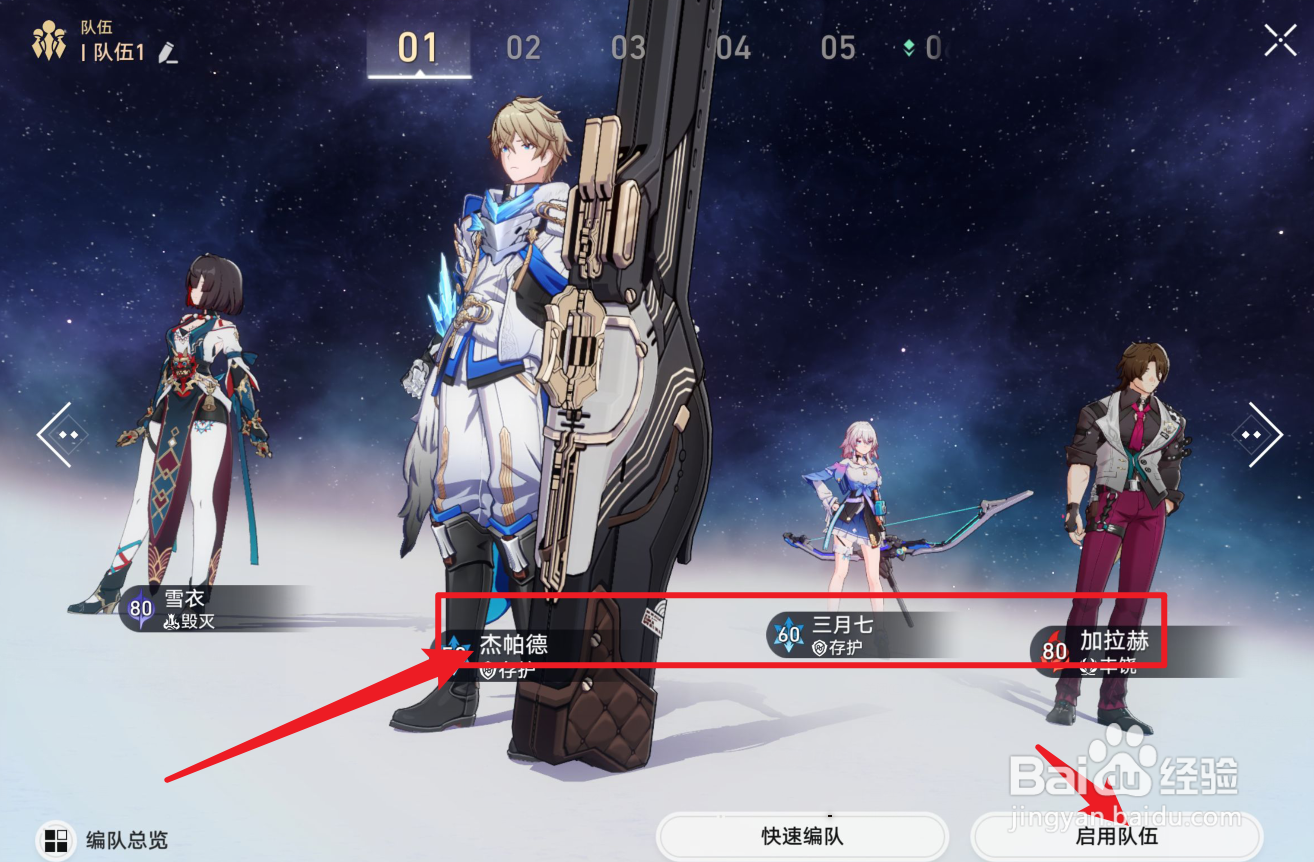1314x862 pixels.
Task: Expand the left character arrow
Action: coord(61,433)
